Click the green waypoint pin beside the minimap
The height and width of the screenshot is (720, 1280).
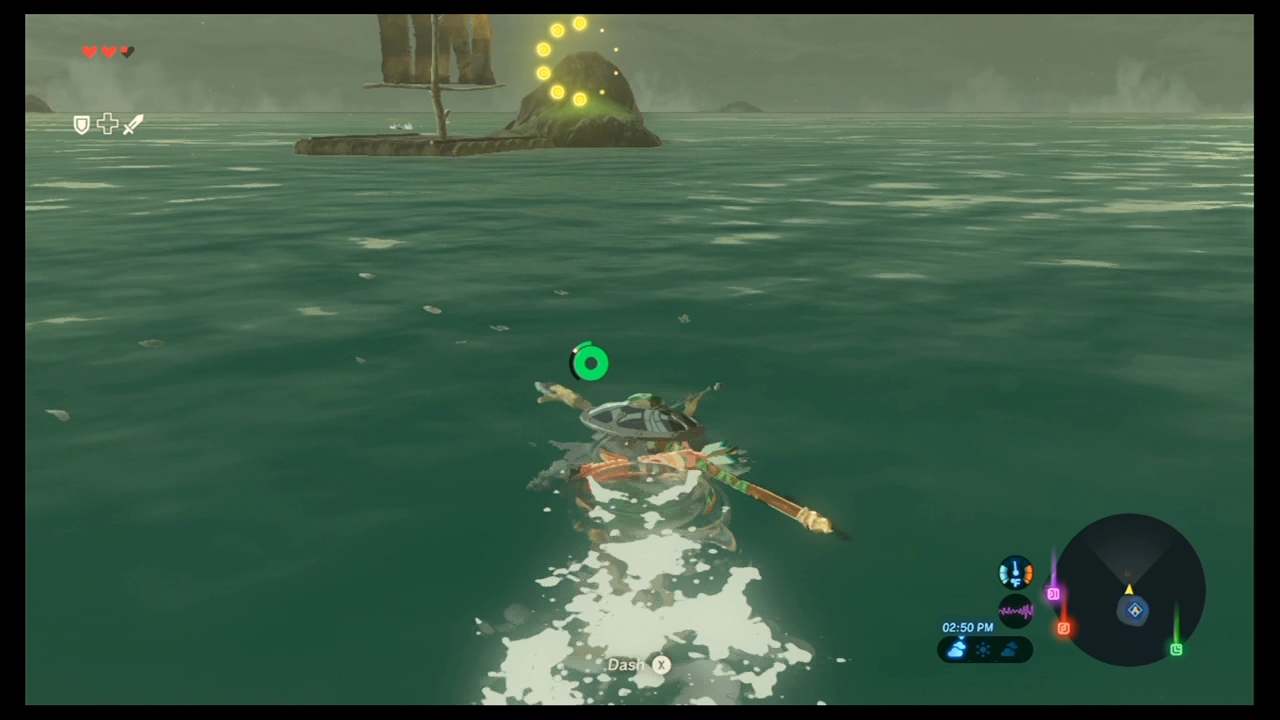(x=1176, y=648)
